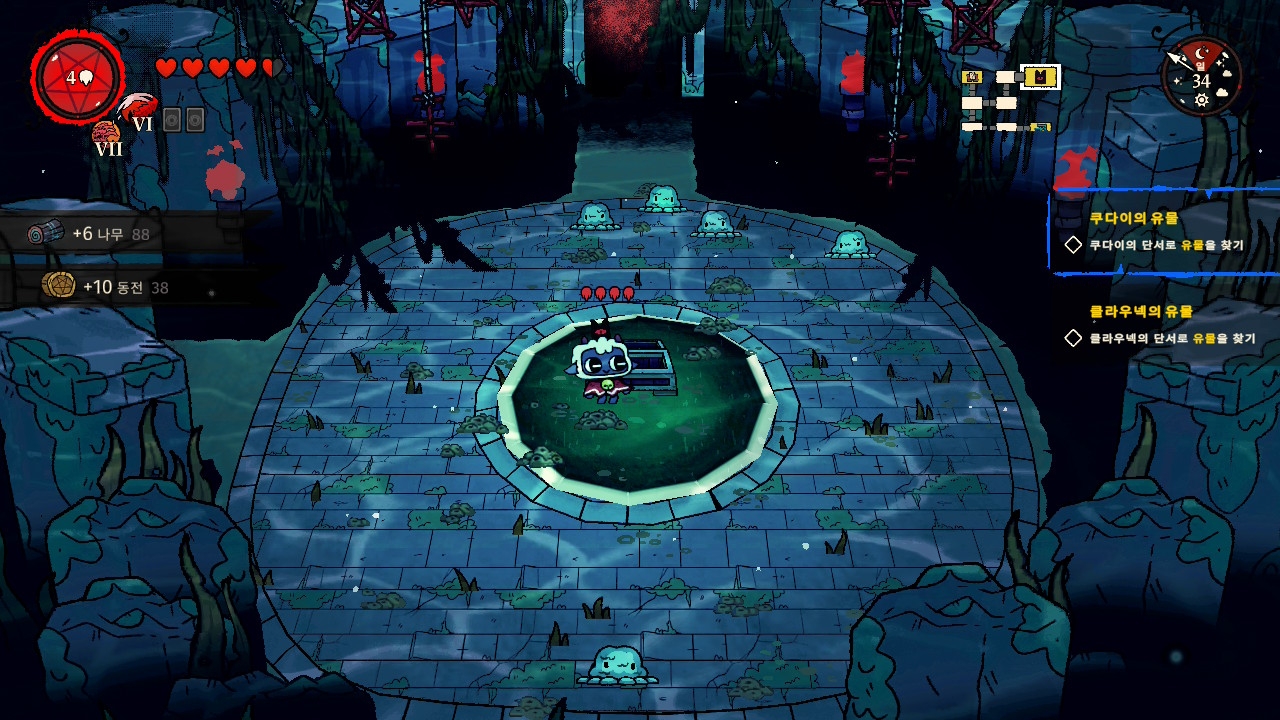Viewport: 1280px width, 720px height.
Task: Click the +6 나무 wood pickup notification
Action: 95,234
